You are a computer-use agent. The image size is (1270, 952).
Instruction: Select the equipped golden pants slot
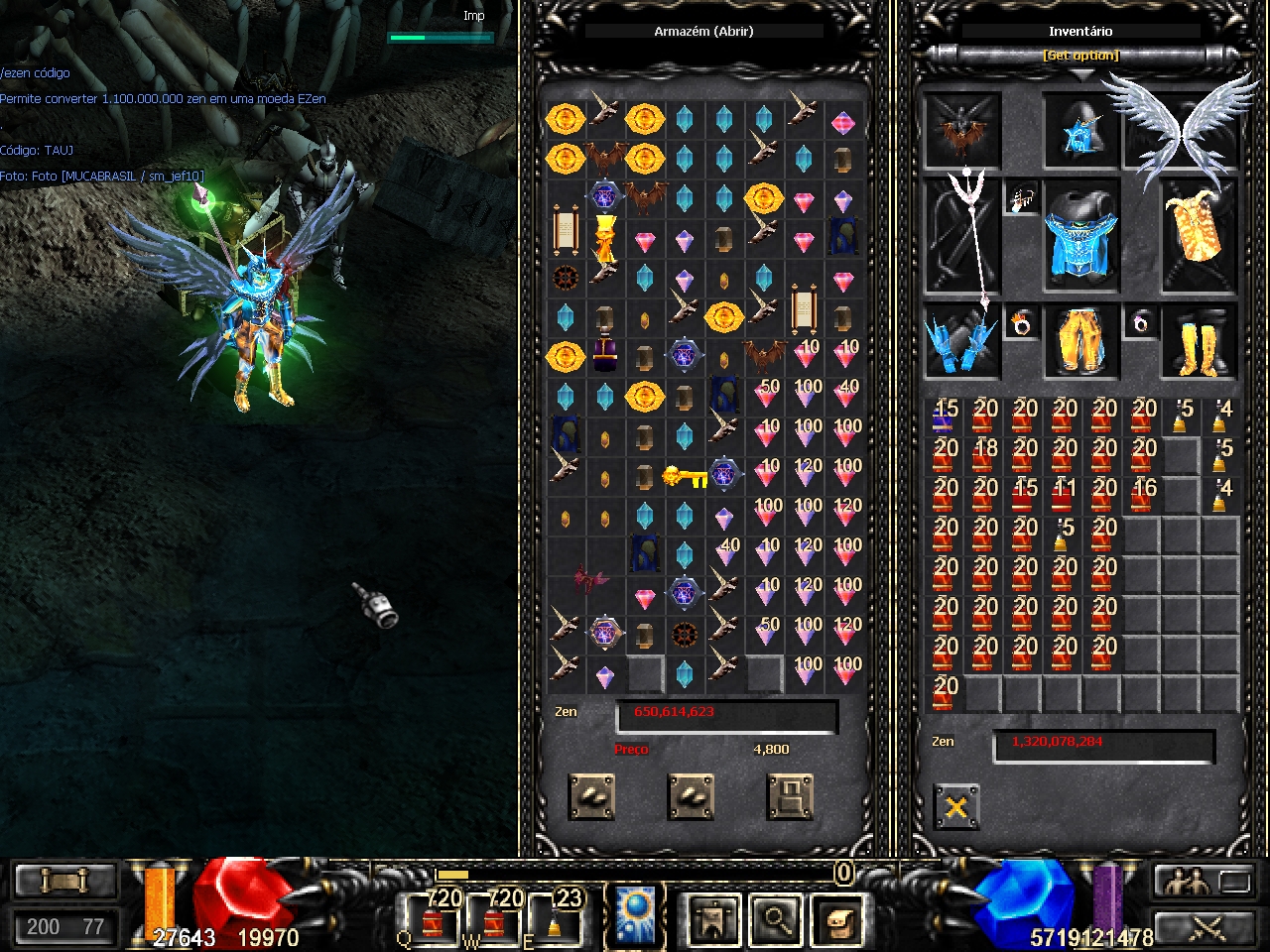coord(1080,341)
